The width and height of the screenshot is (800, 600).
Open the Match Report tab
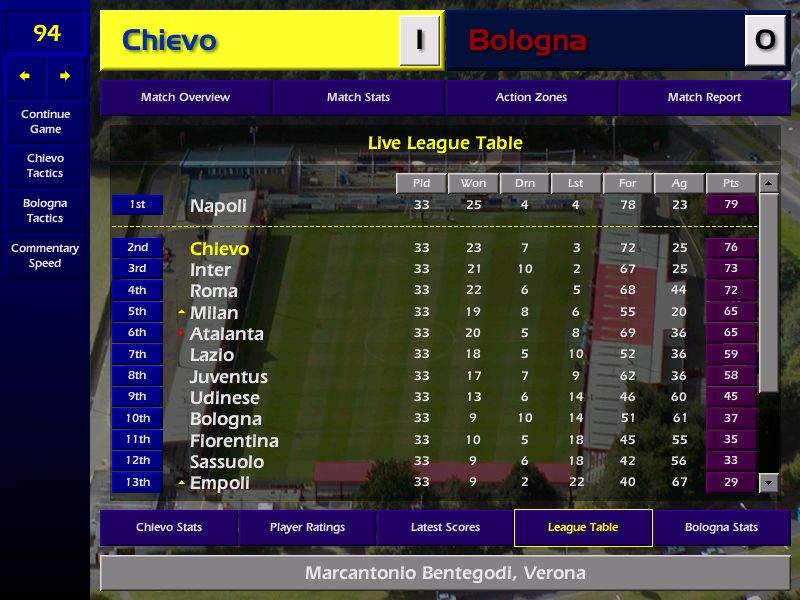point(704,97)
